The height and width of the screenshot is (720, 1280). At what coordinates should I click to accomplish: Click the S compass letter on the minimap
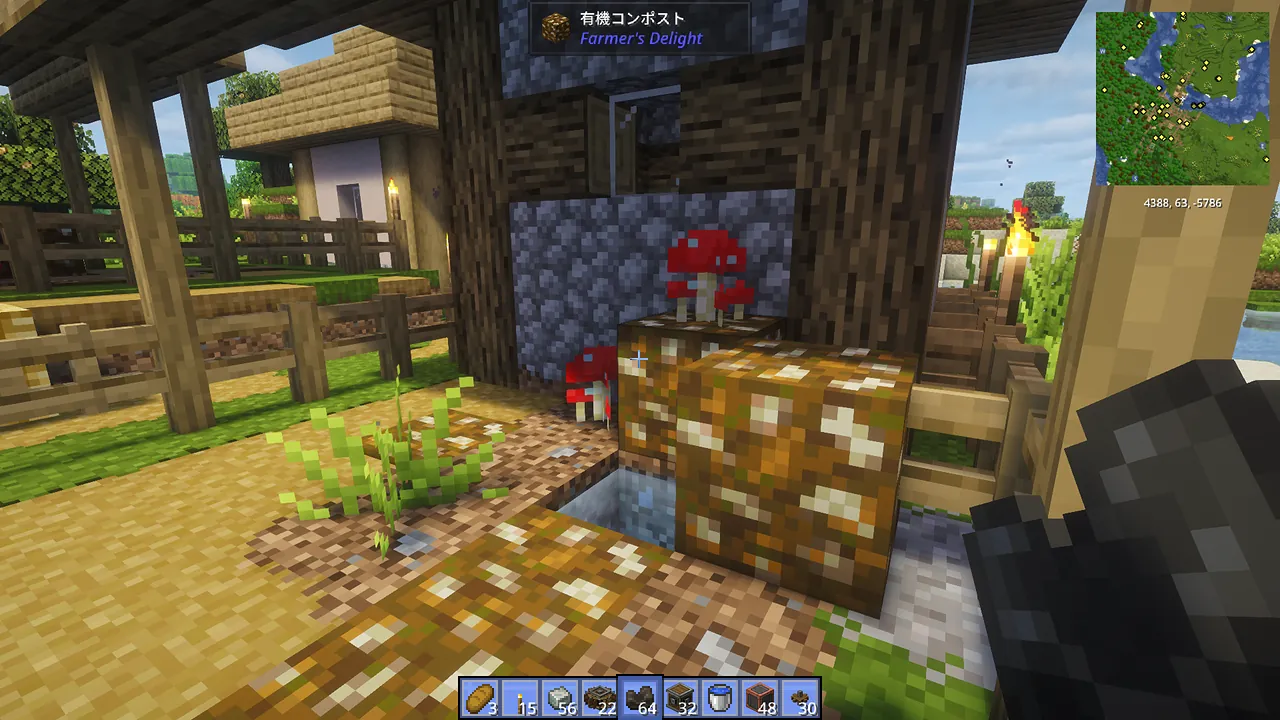[x=1134, y=177]
